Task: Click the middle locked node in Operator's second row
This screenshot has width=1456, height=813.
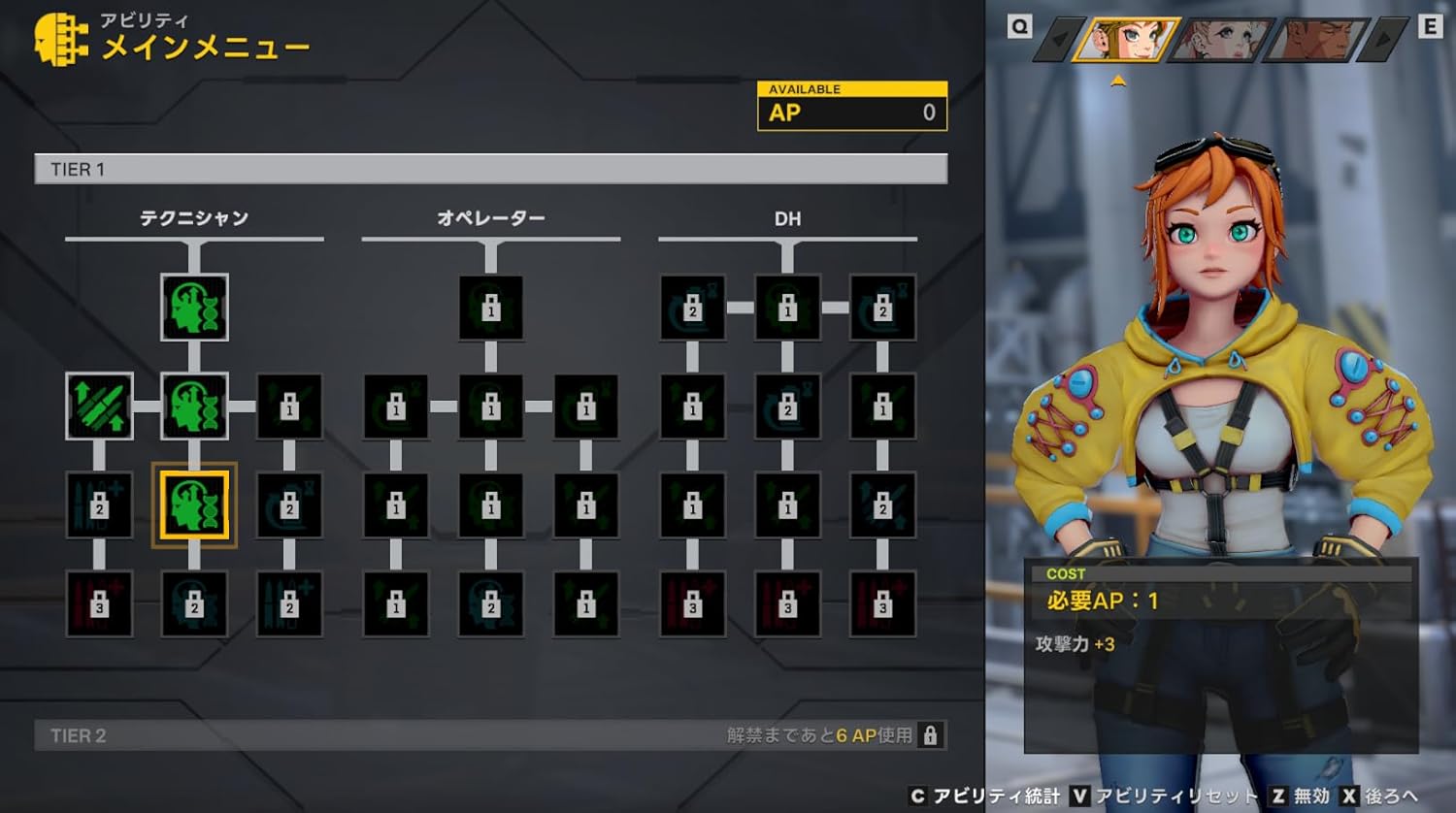Action: point(490,406)
